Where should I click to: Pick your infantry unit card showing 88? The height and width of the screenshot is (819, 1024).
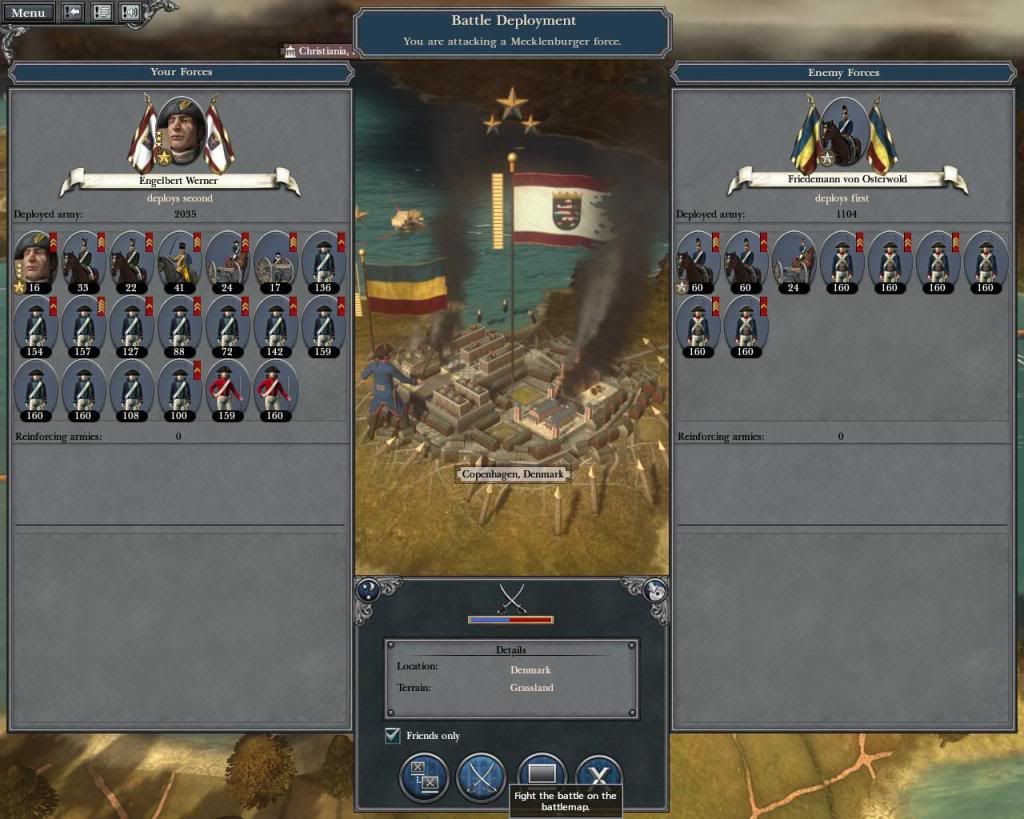point(179,323)
